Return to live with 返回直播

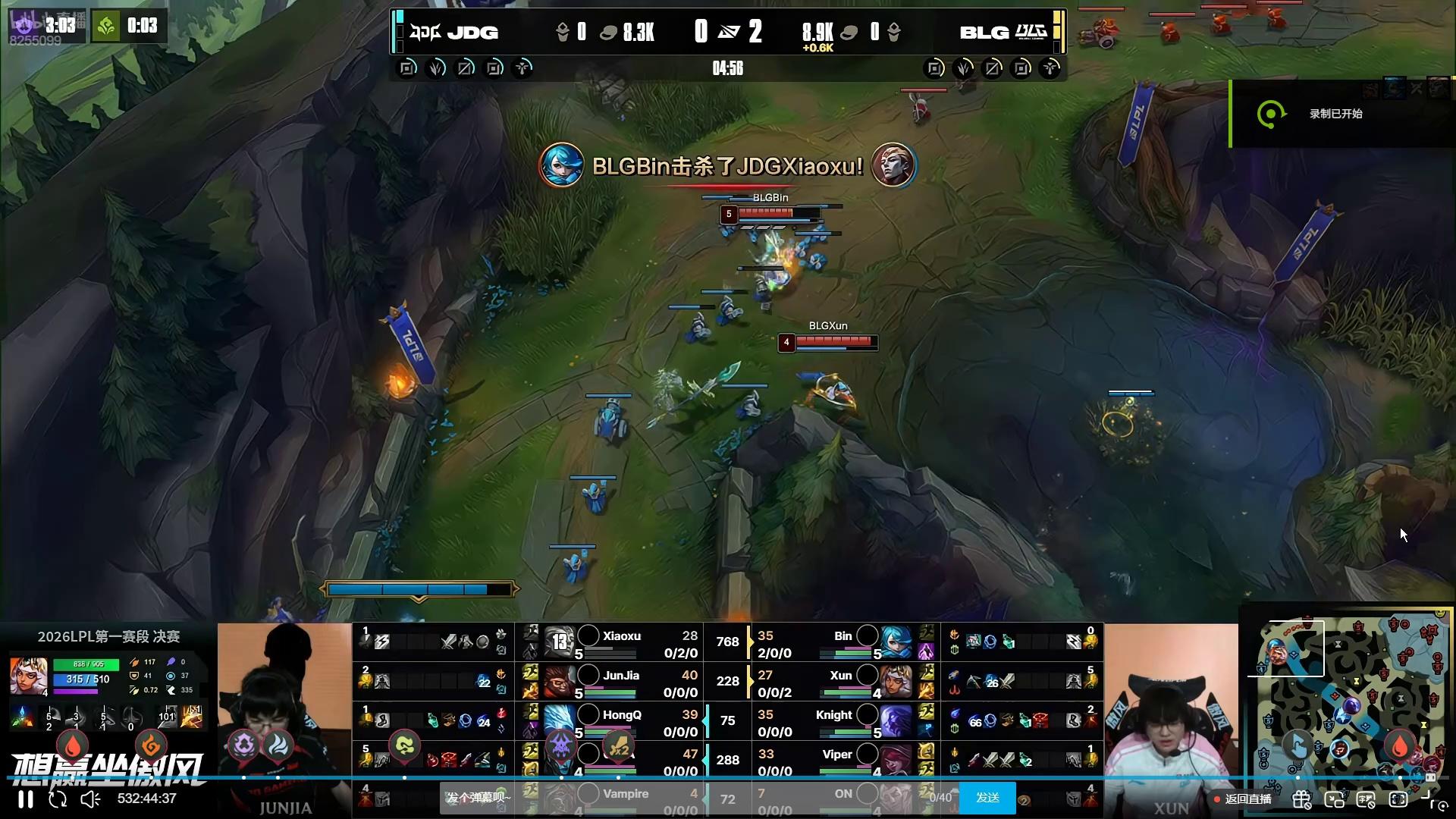click(1242, 799)
